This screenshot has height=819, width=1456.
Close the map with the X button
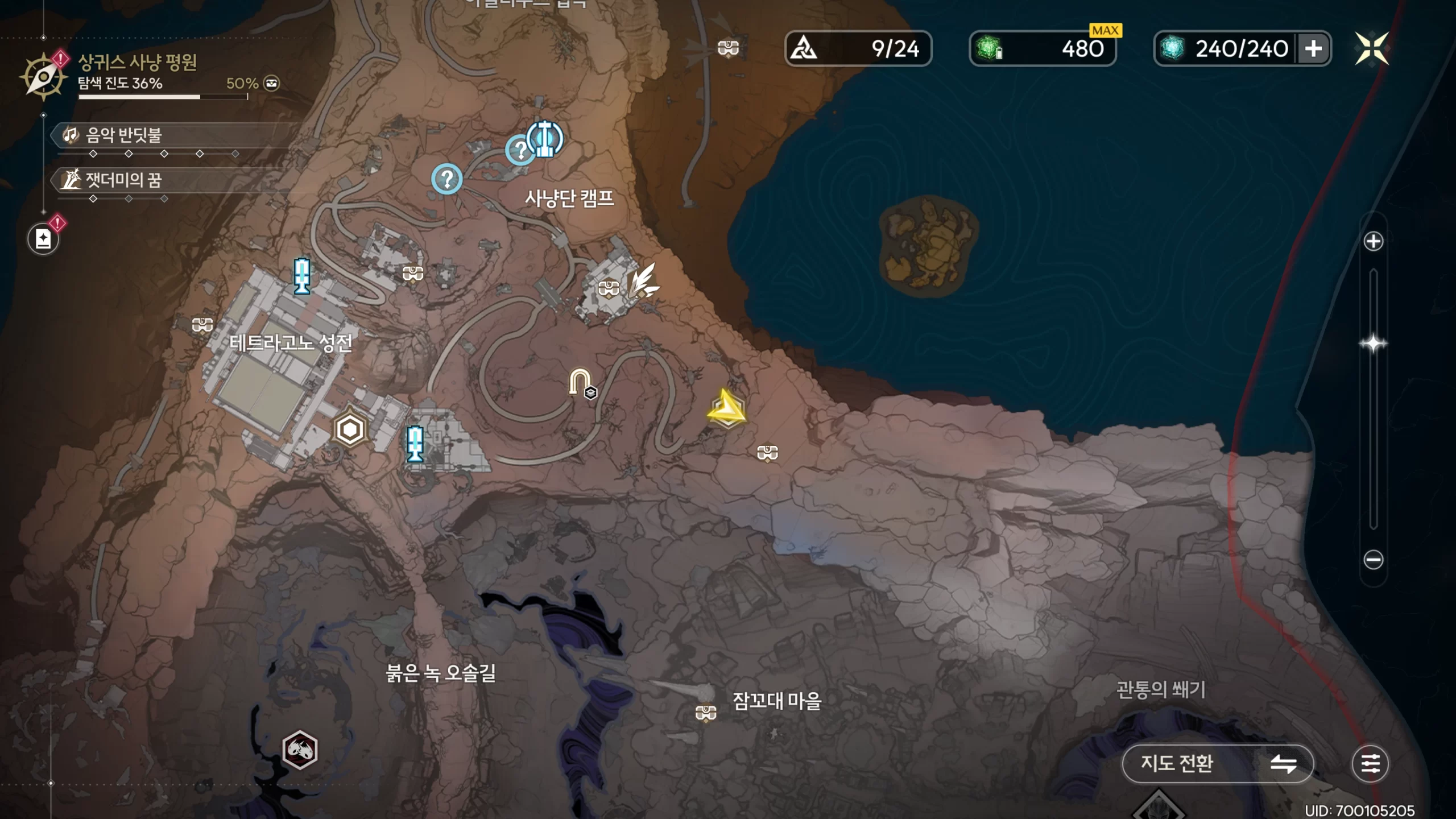click(x=1371, y=48)
